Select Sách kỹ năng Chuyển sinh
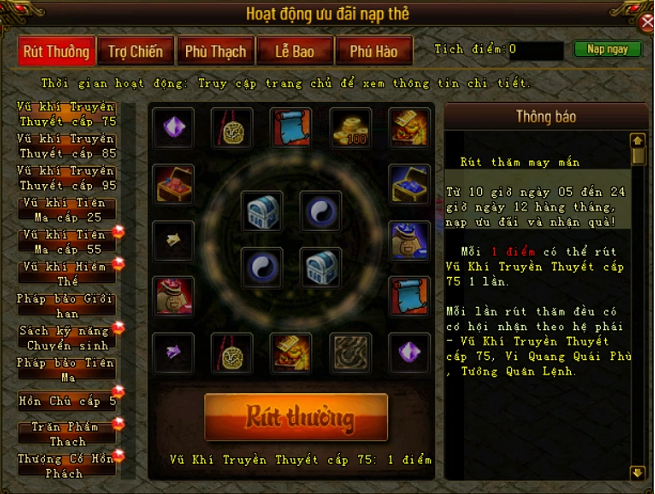The height and width of the screenshot is (494, 655). coord(66,337)
